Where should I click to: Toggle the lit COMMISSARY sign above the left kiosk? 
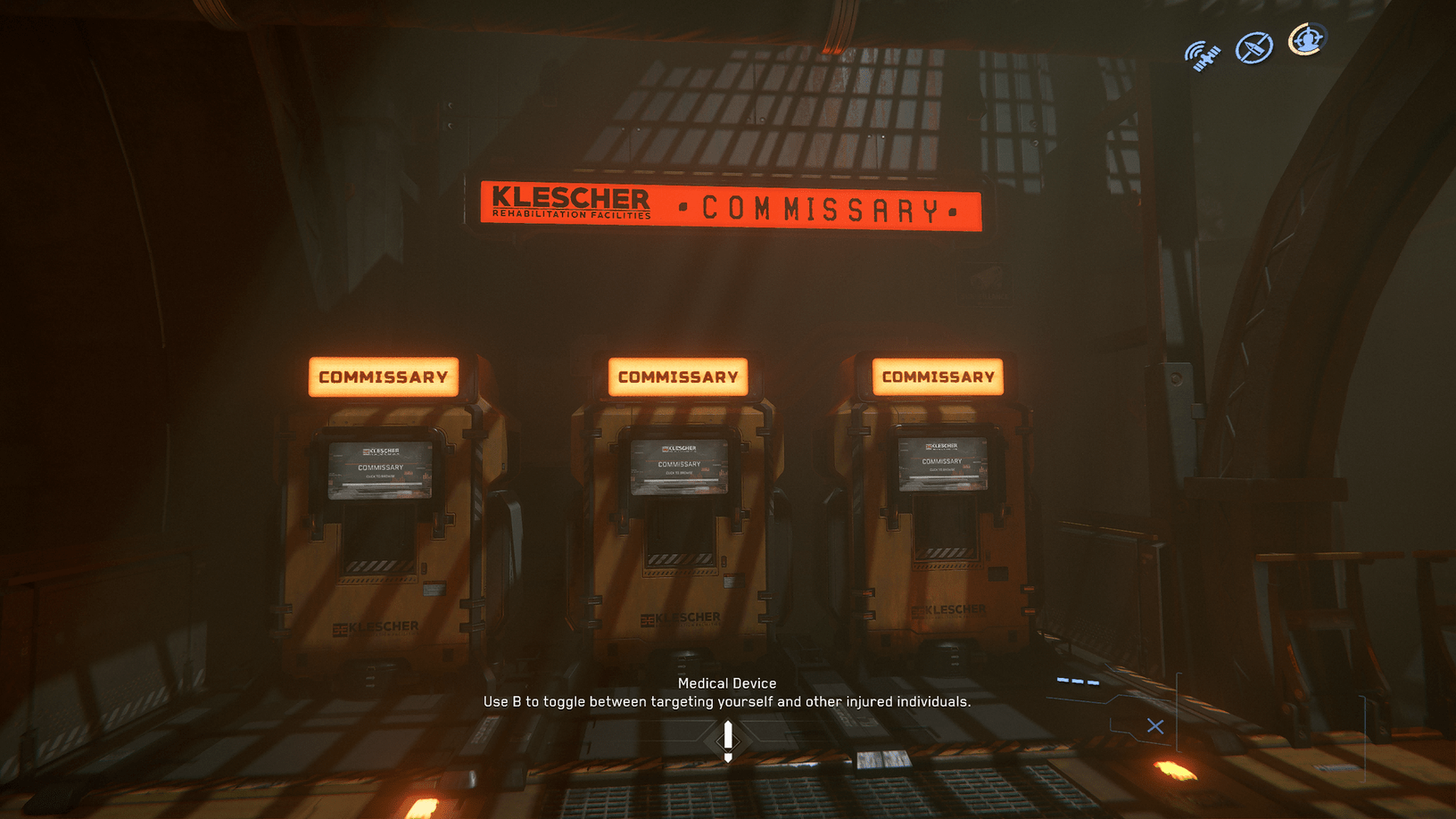[383, 376]
